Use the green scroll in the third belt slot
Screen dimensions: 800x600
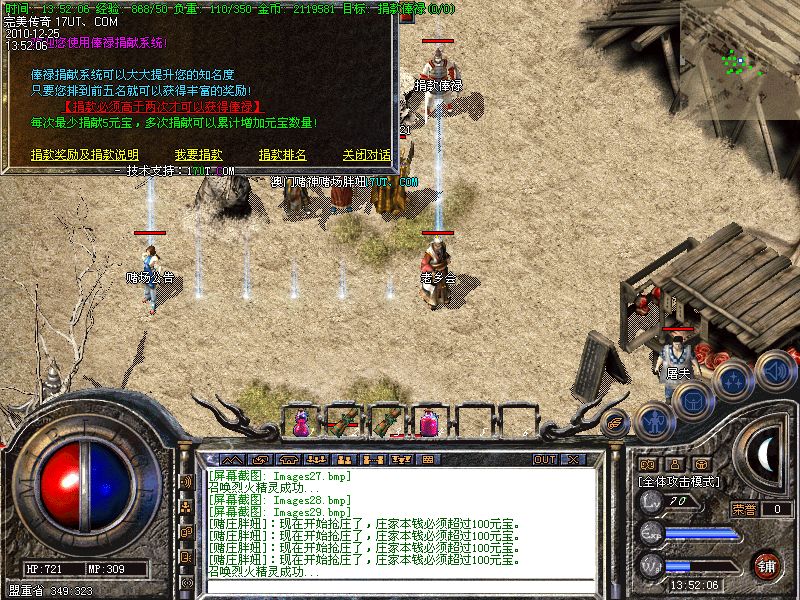(x=386, y=423)
